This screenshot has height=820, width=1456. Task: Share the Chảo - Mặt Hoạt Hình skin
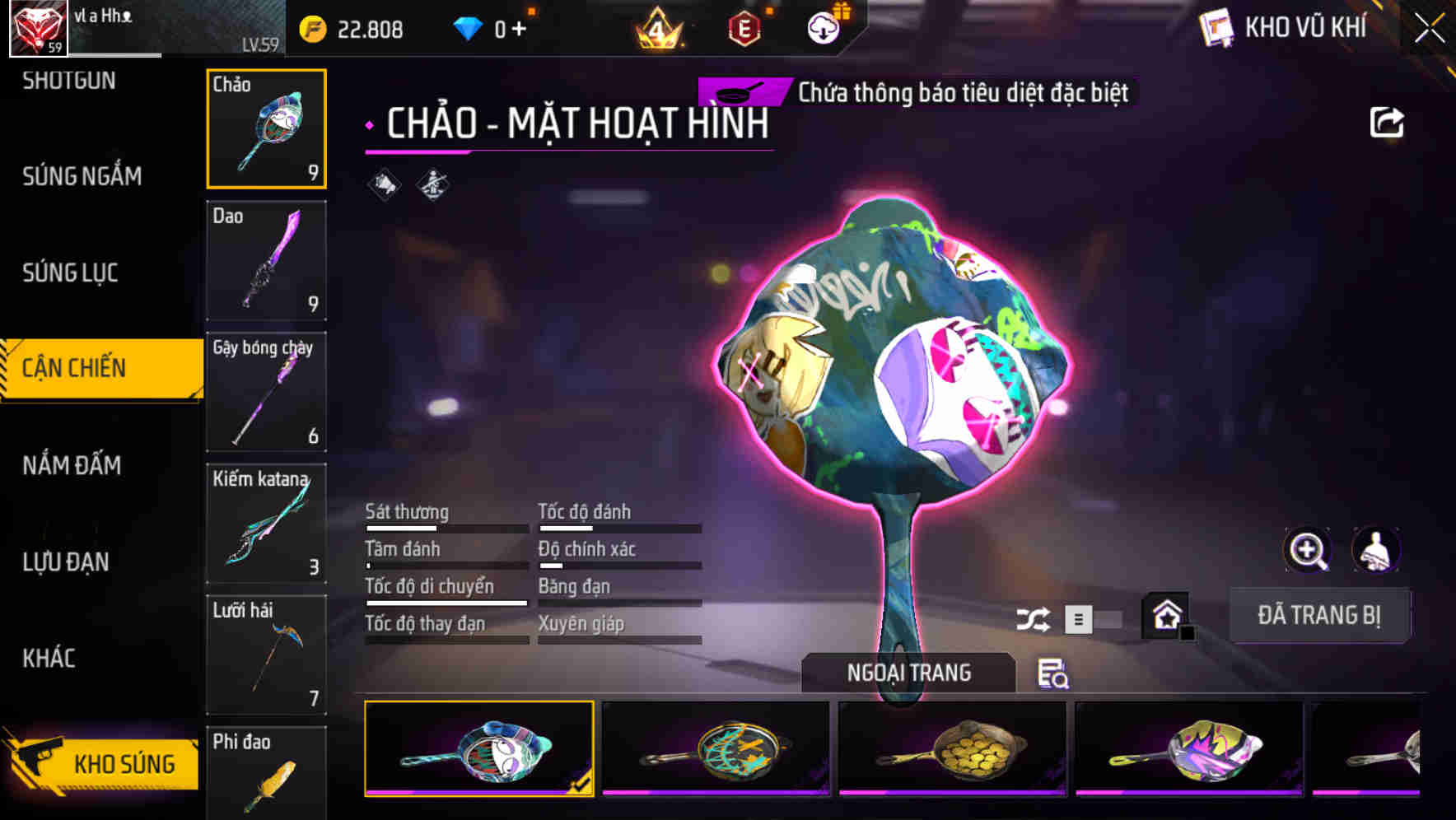click(1387, 121)
